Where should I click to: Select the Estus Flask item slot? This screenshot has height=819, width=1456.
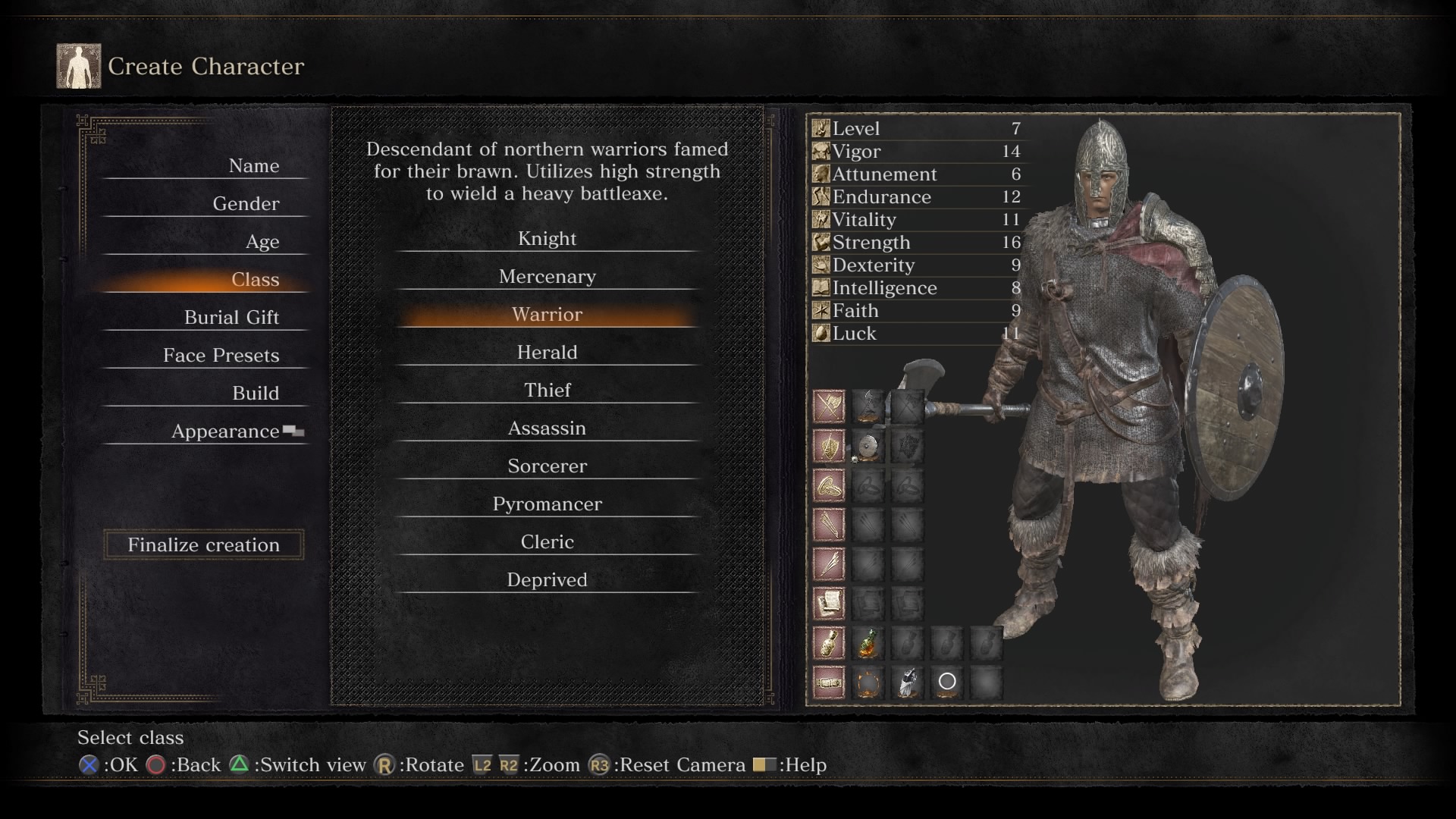pyautogui.click(x=868, y=643)
